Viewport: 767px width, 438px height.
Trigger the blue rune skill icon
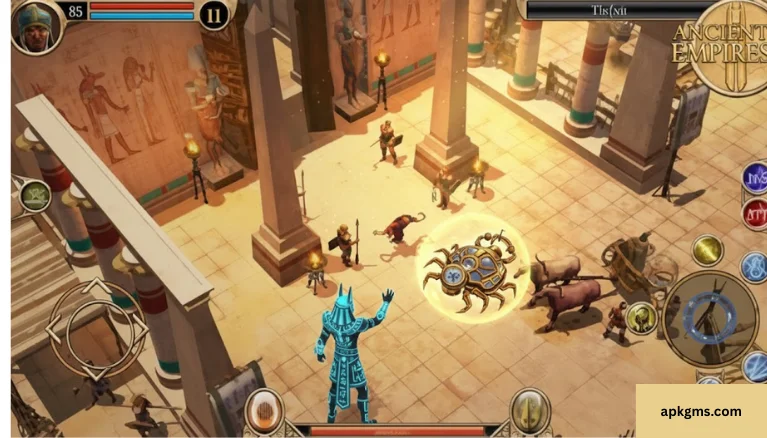point(755,178)
